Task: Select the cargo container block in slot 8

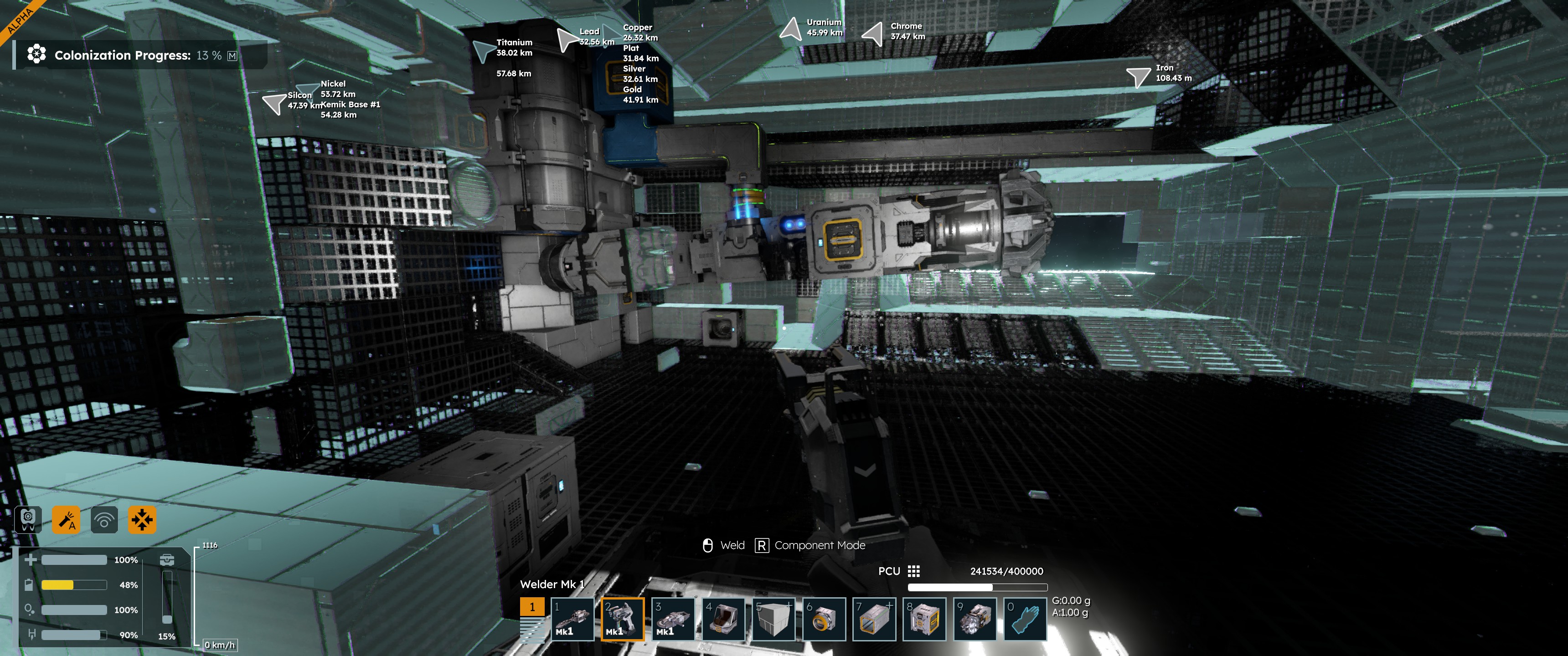Action: (924, 619)
